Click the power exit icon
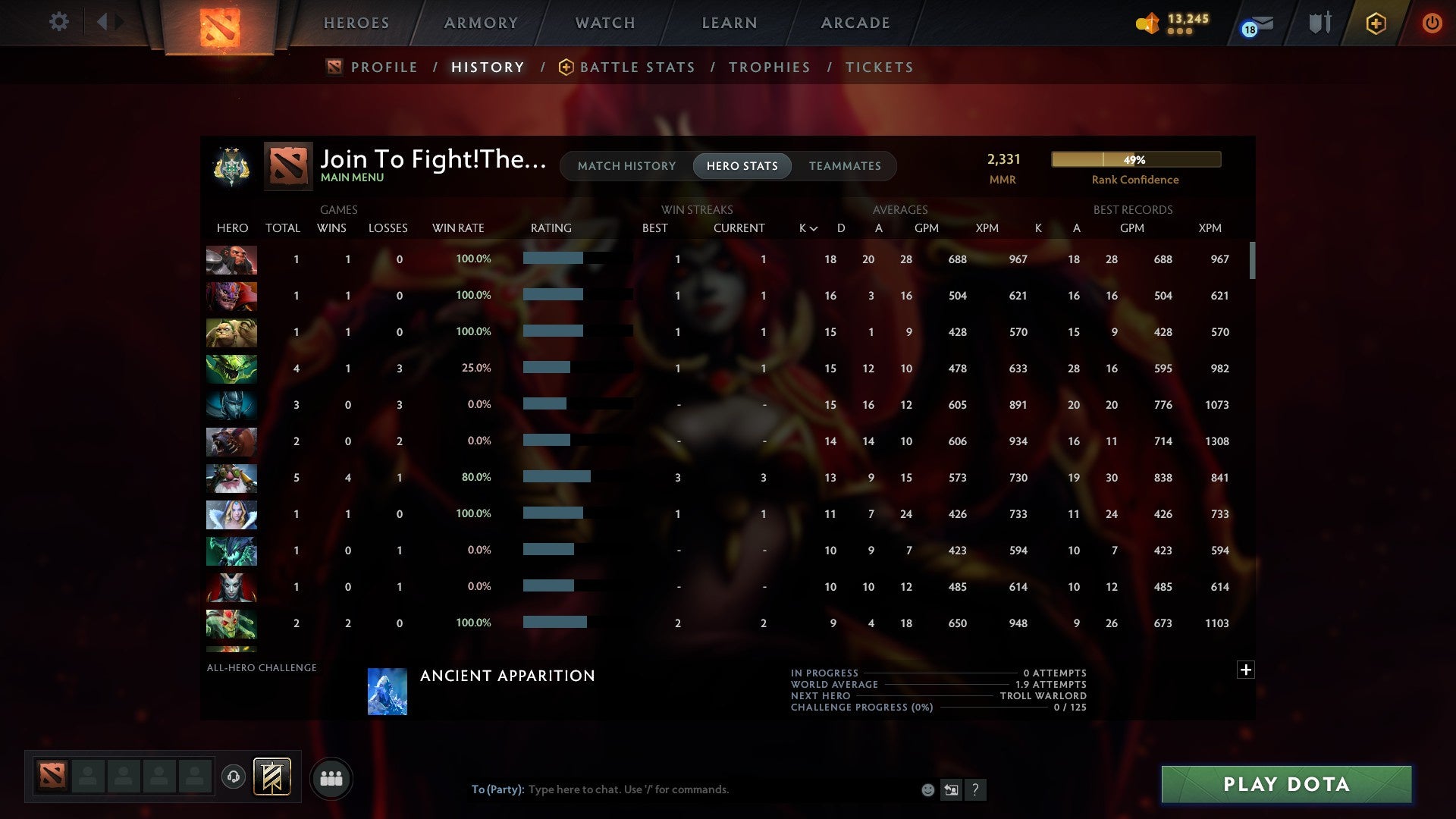The image size is (1456, 819). pos(1432,23)
